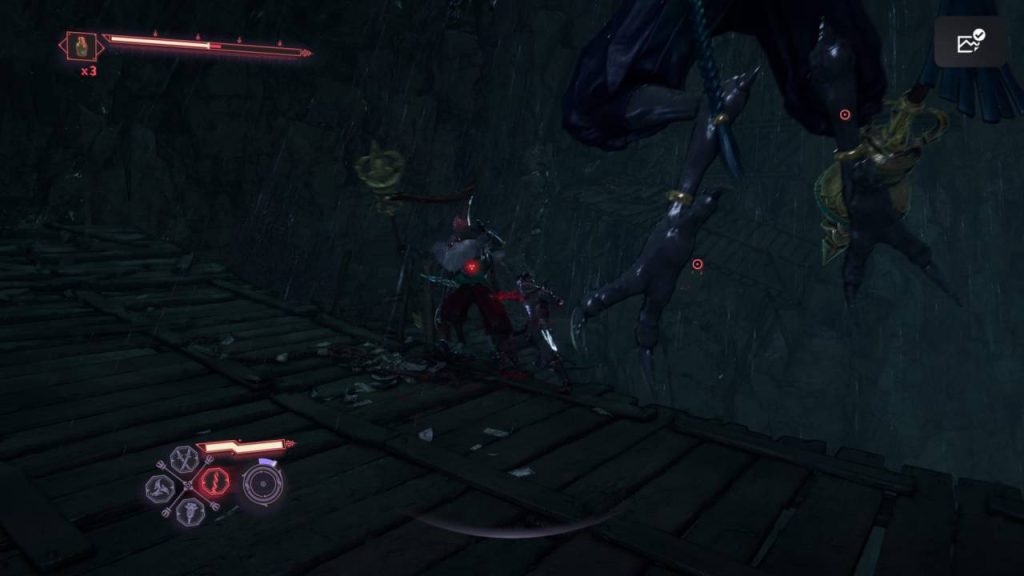Select the crossed blades weapon icon
This screenshot has width=1024, height=576.
184,459
